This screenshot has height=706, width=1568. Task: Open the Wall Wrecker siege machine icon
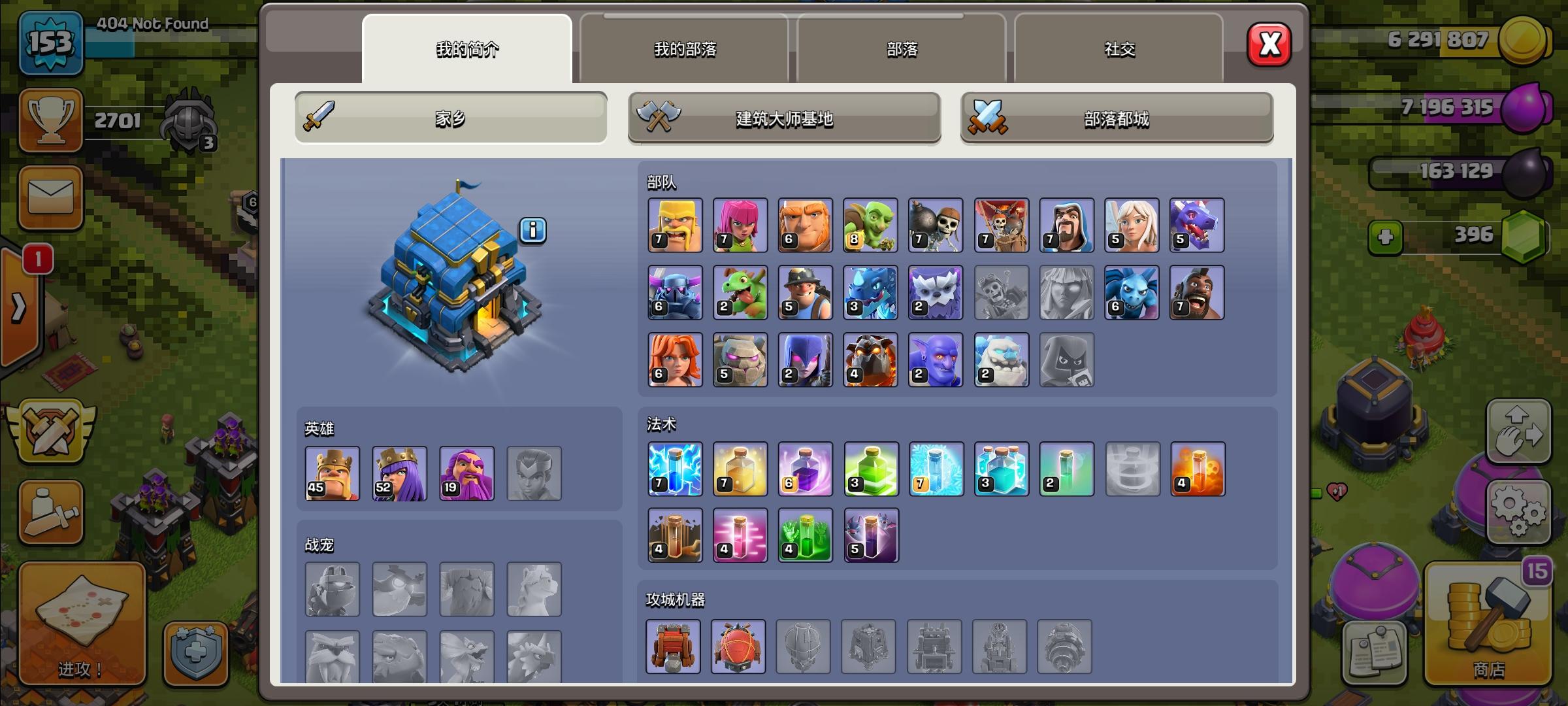point(675,647)
